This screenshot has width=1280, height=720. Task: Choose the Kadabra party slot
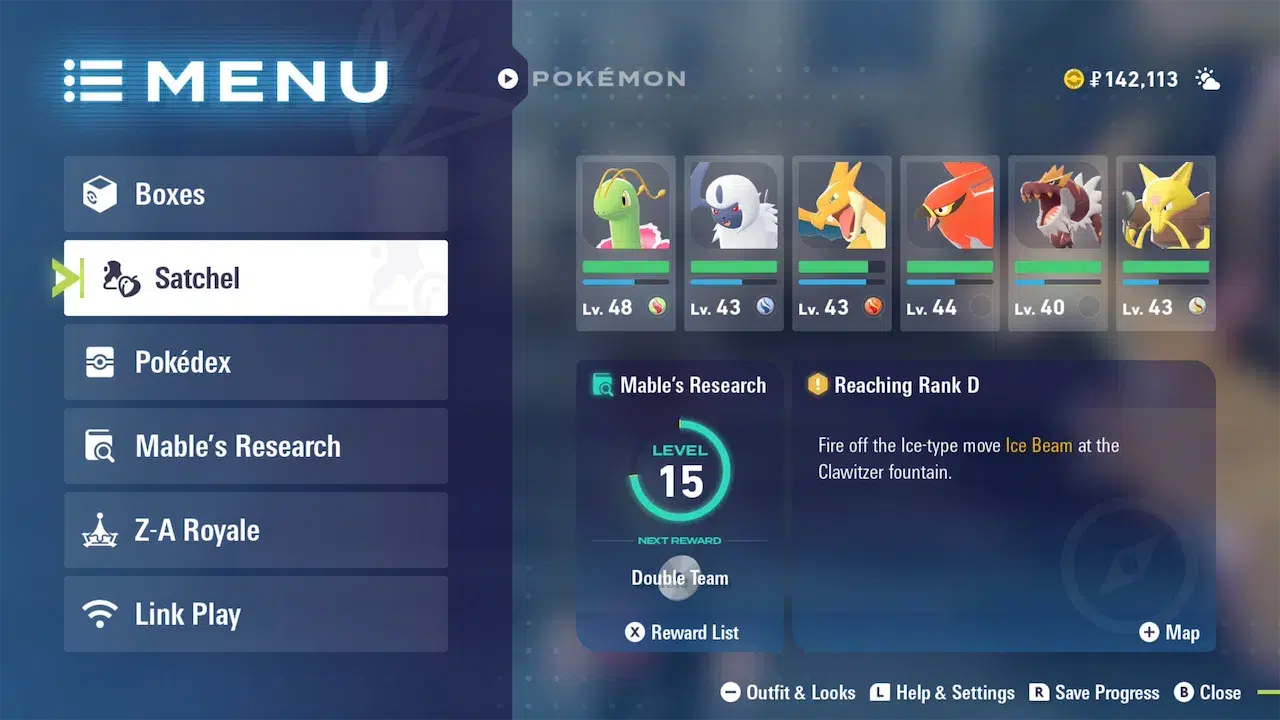pos(1166,243)
